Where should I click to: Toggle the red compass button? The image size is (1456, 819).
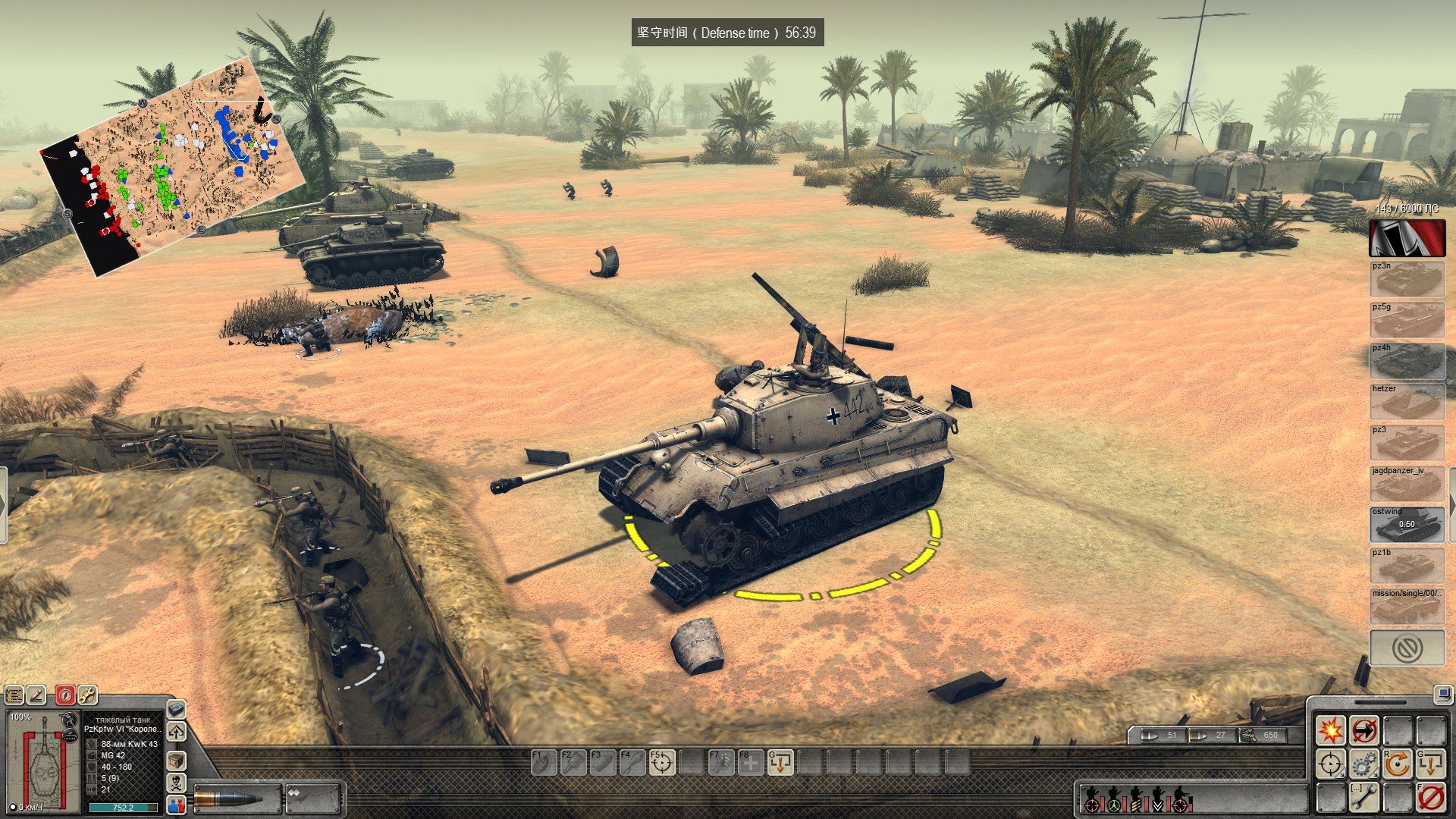66,695
